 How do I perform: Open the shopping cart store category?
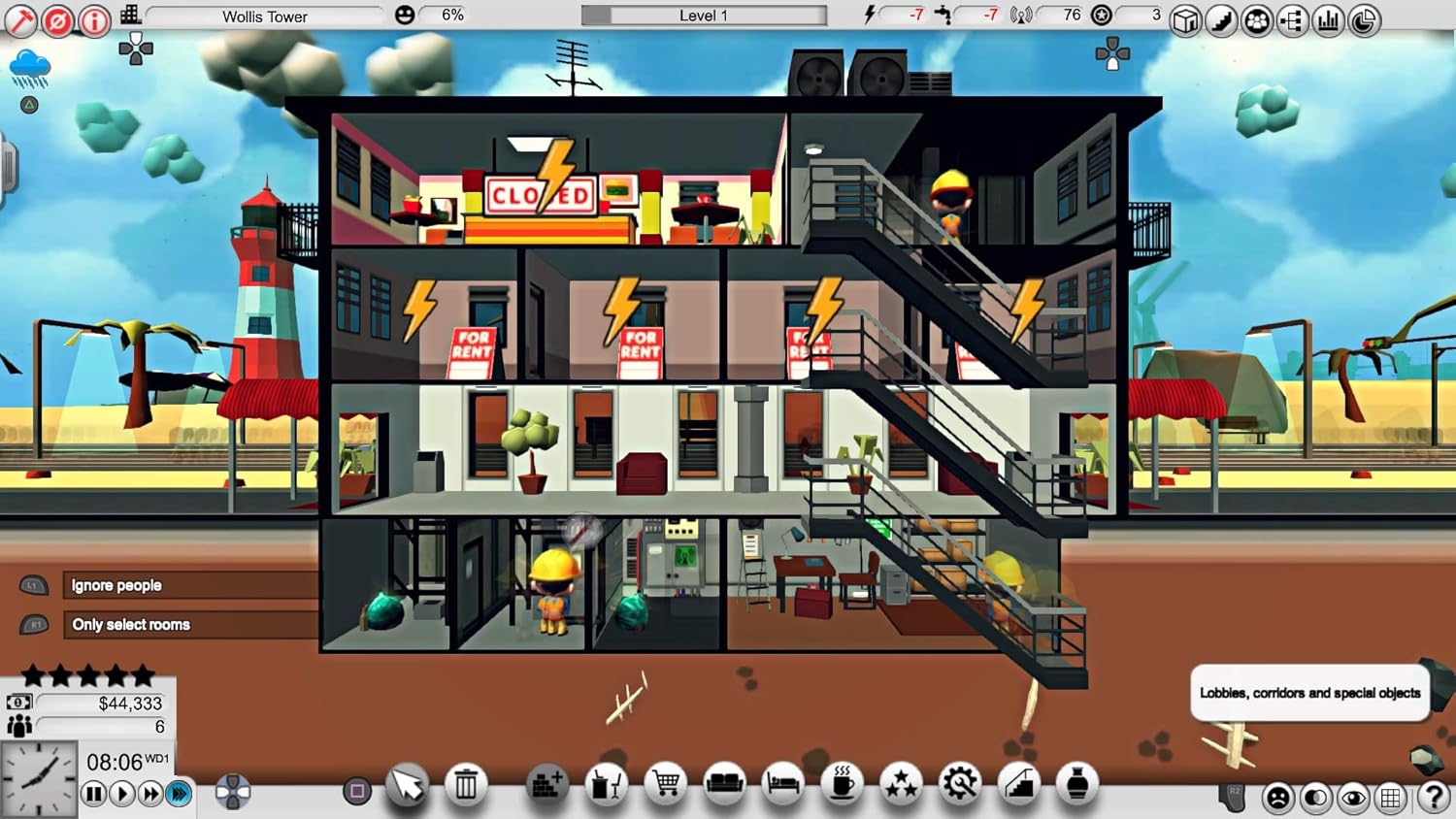point(666,784)
